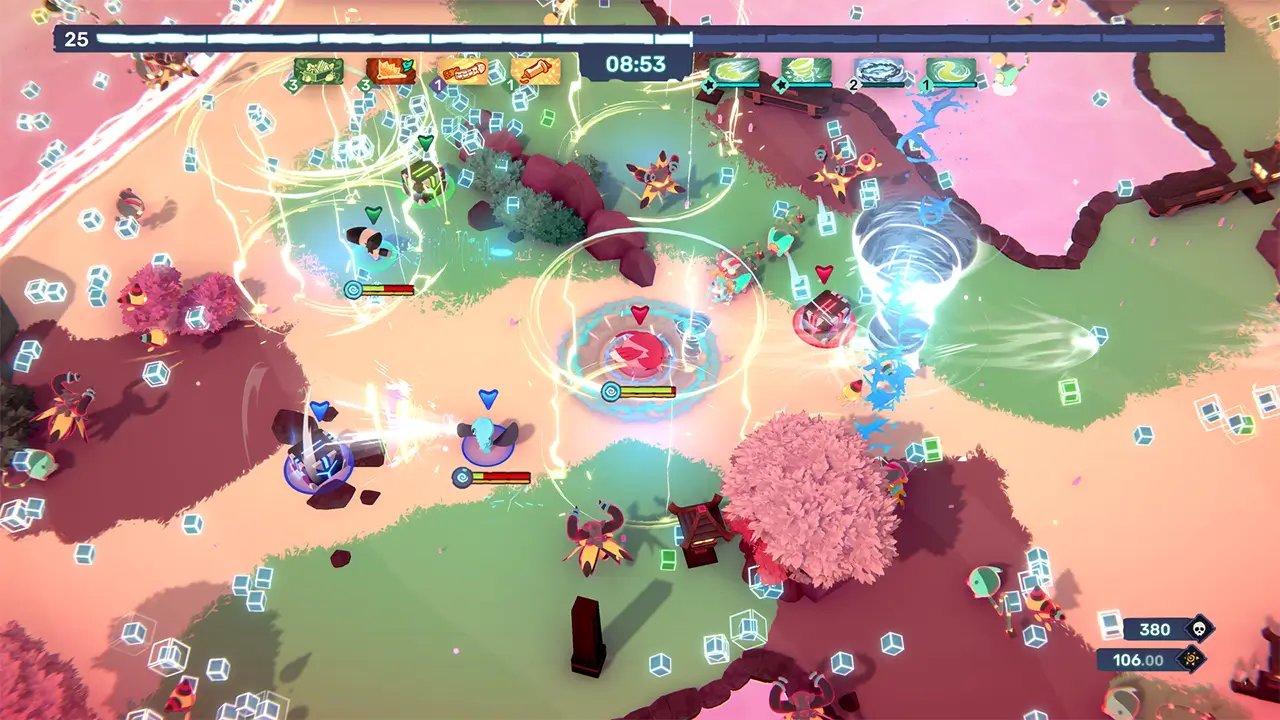Click the XP progress bar at the top

[x=400, y=40]
